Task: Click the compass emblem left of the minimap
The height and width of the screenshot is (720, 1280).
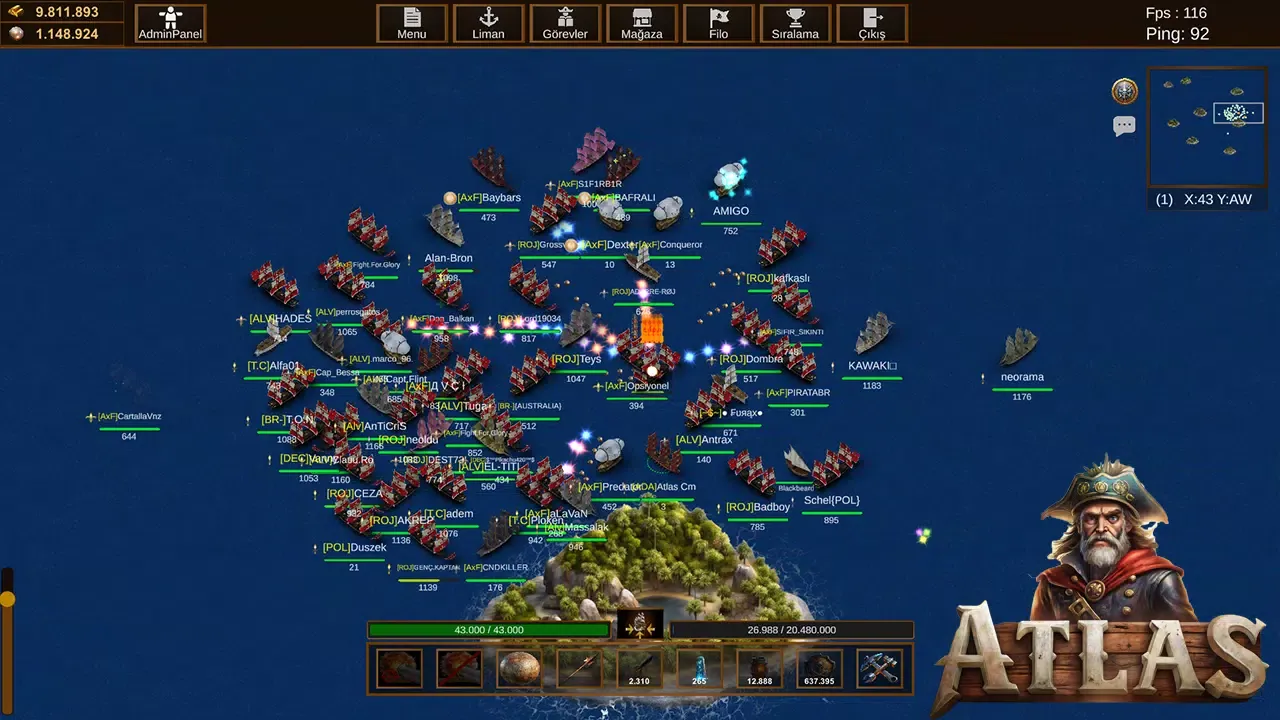Action: coord(1124,91)
